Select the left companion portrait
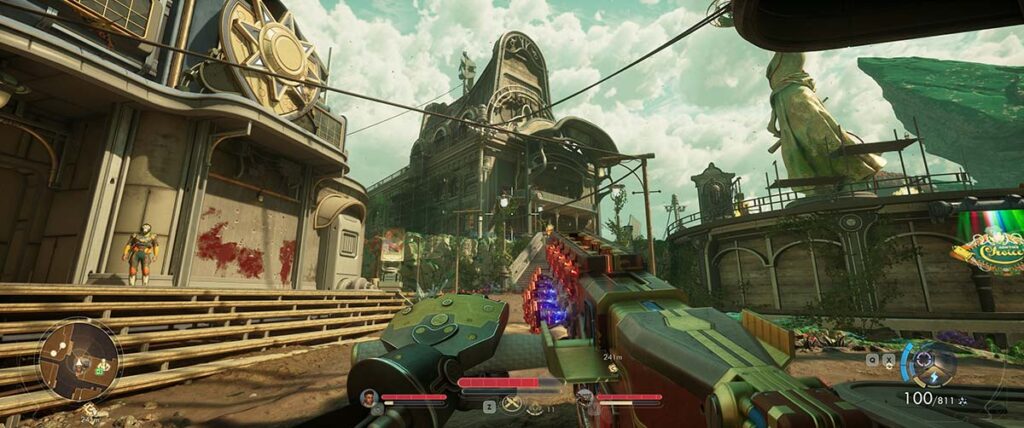Image resolution: width=1024 pixels, height=428 pixels. pos(368,398)
